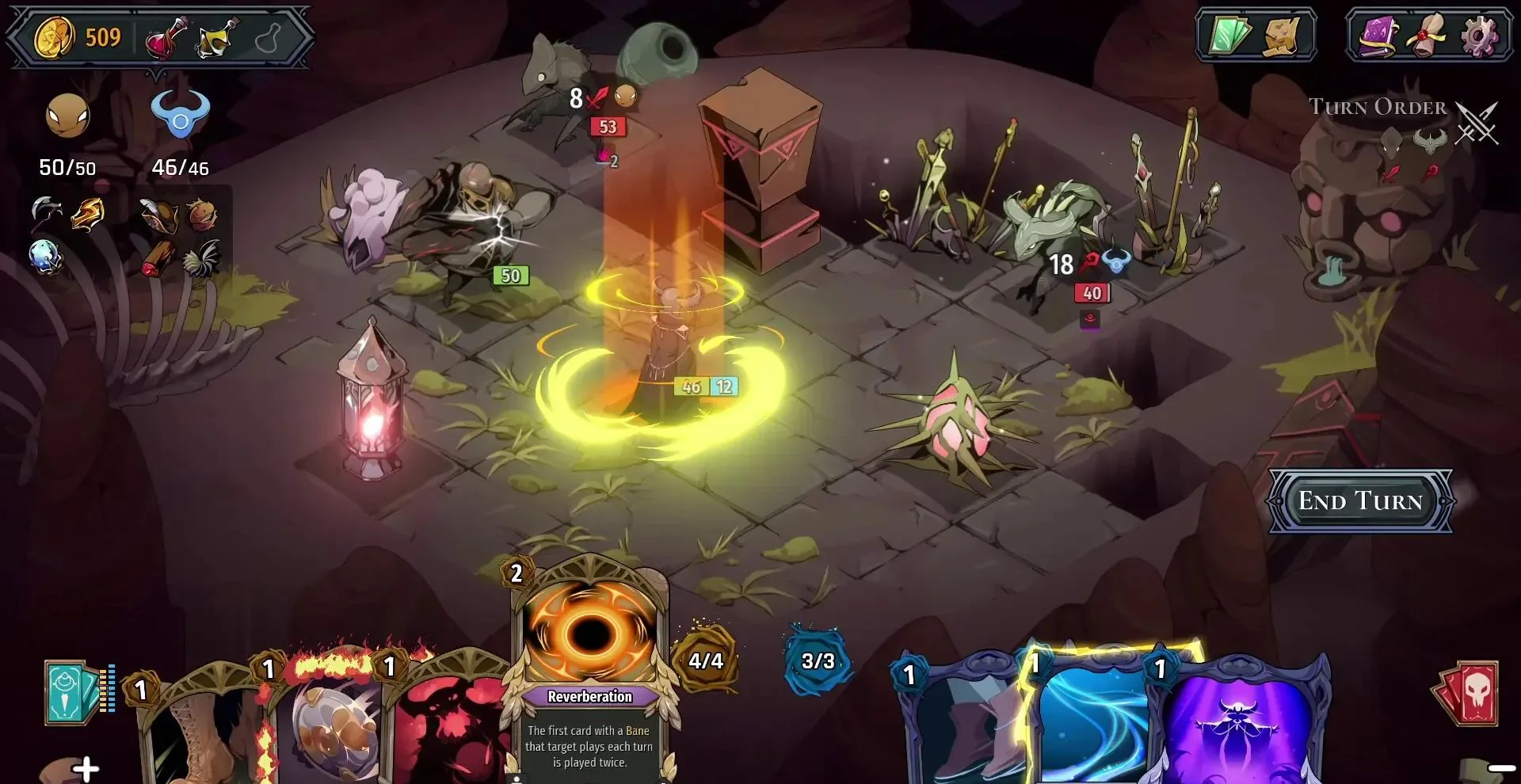Open the sealed scroll log
The width and height of the screenshot is (1521, 784).
pyautogui.click(x=1429, y=36)
